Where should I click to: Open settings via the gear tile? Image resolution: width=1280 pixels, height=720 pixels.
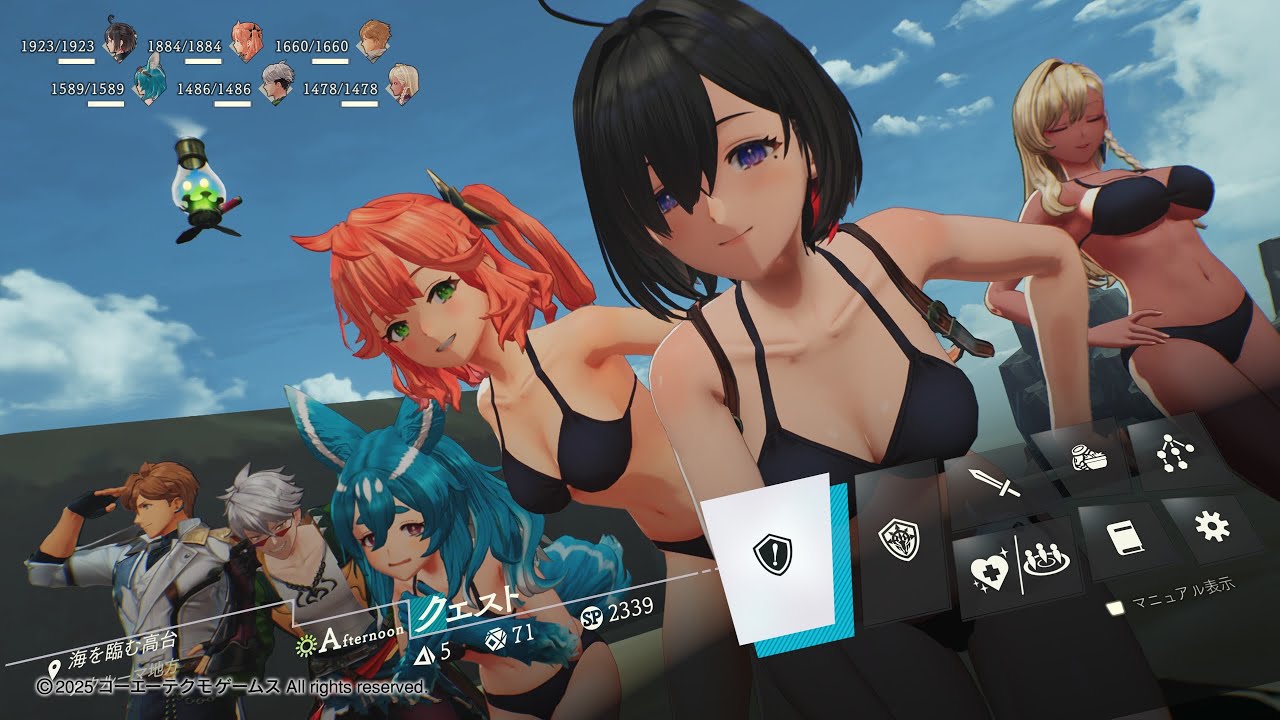tap(1212, 526)
